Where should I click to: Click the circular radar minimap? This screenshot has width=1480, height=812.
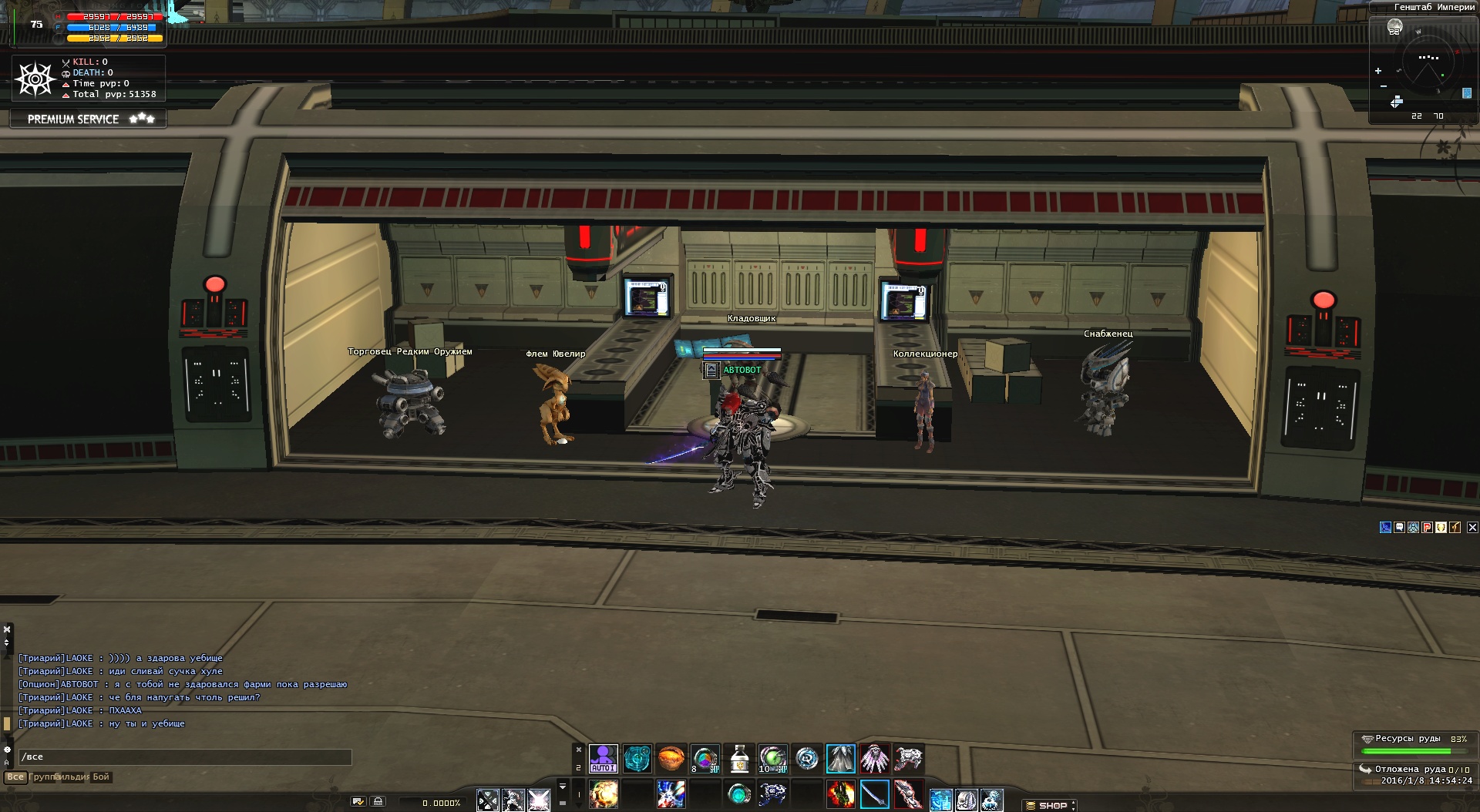click(x=1428, y=63)
